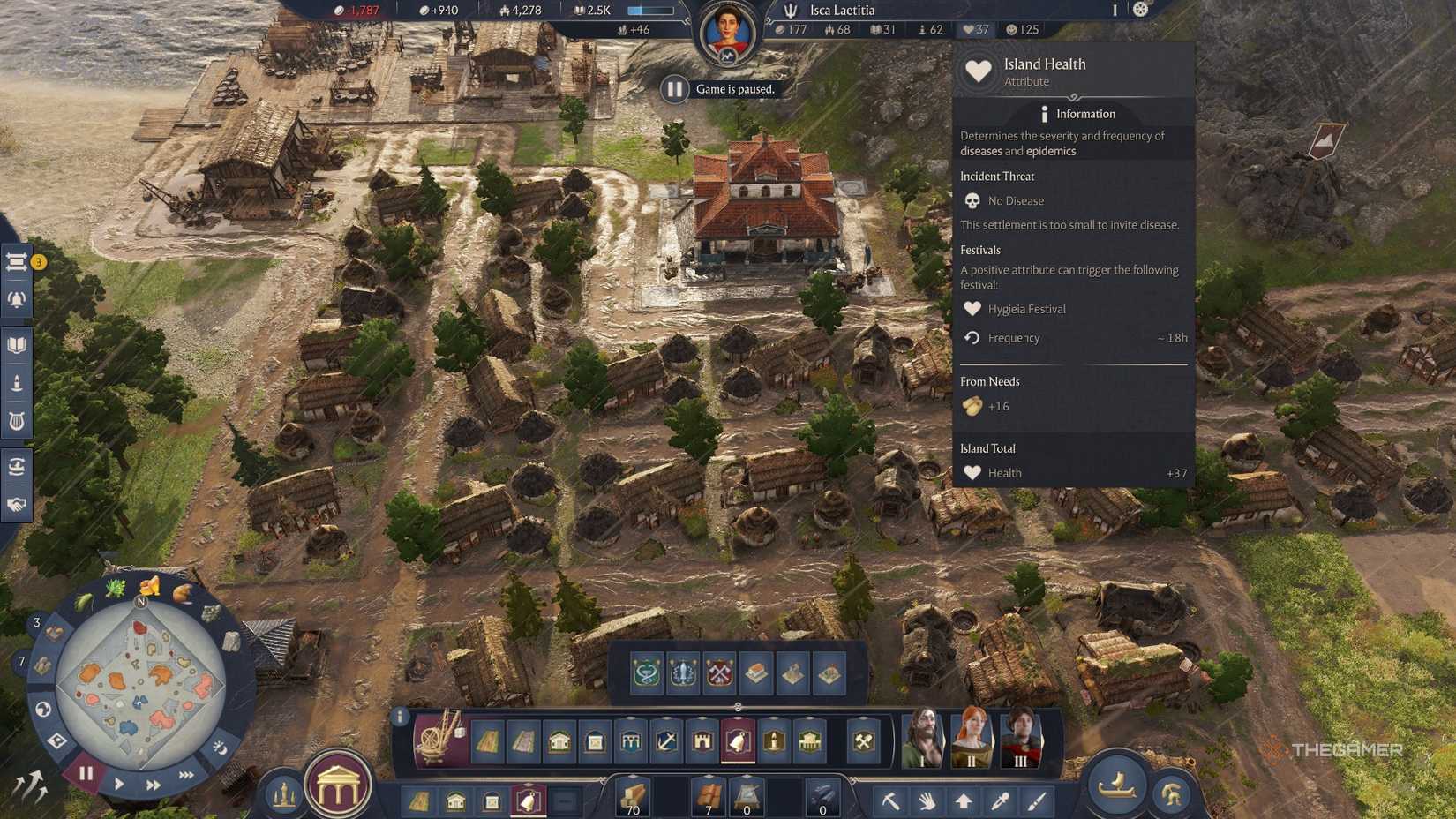Switch to the tier III population tab
The height and width of the screenshot is (819, 1456).
tap(1024, 741)
